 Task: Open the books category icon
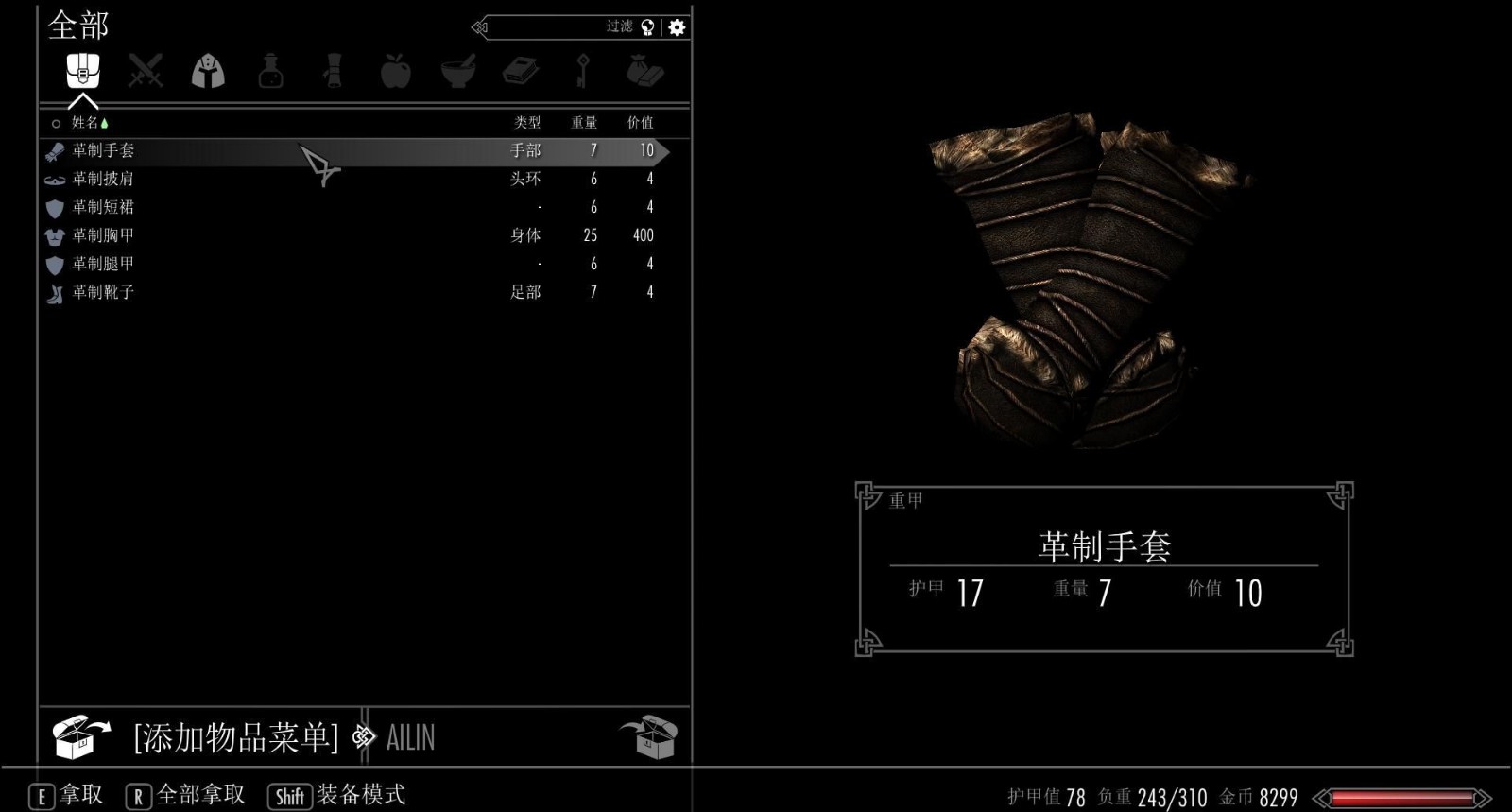pos(523,72)
